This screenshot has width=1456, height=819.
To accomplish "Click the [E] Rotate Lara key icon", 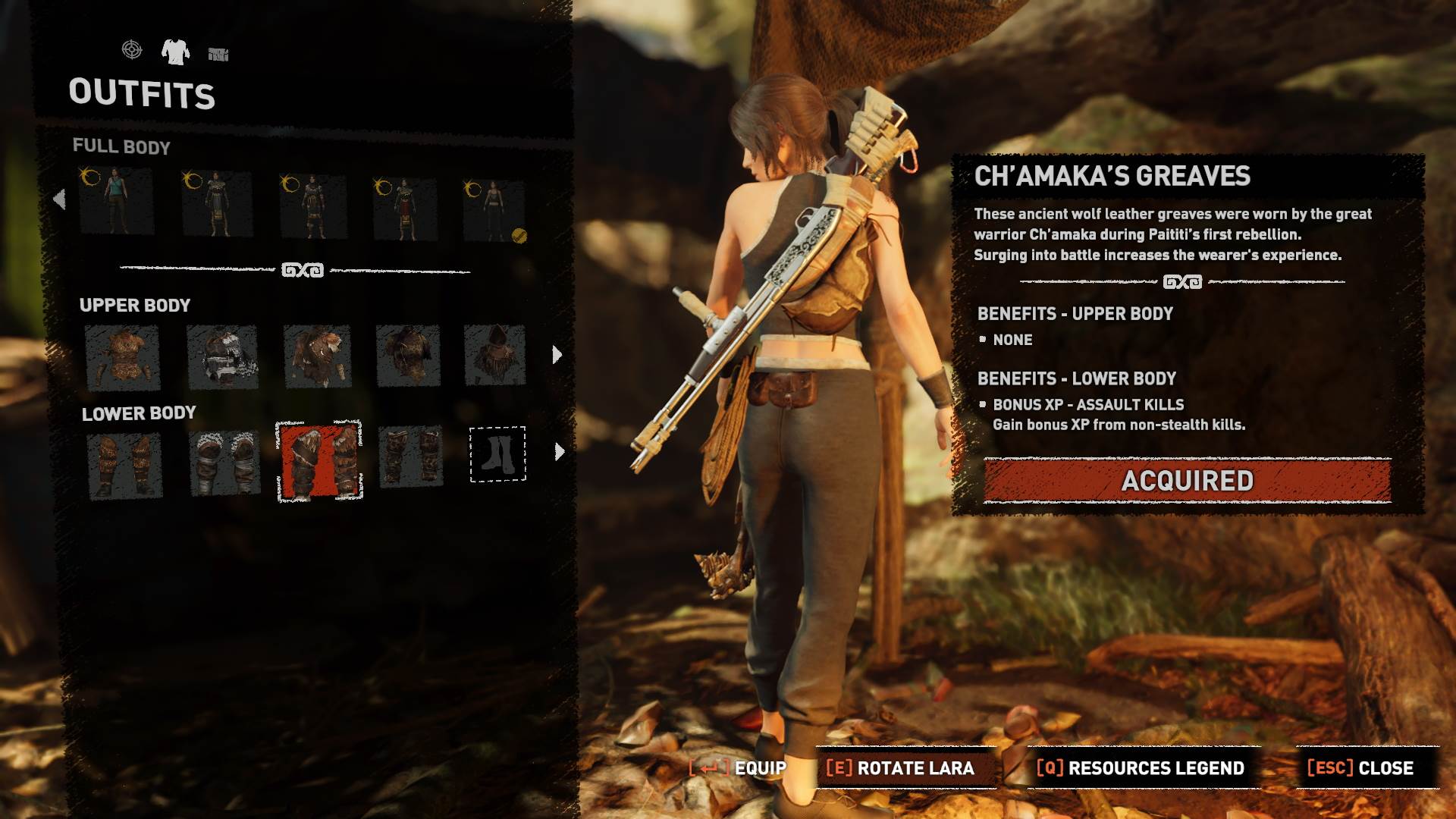I will click(x=840, y=767).
